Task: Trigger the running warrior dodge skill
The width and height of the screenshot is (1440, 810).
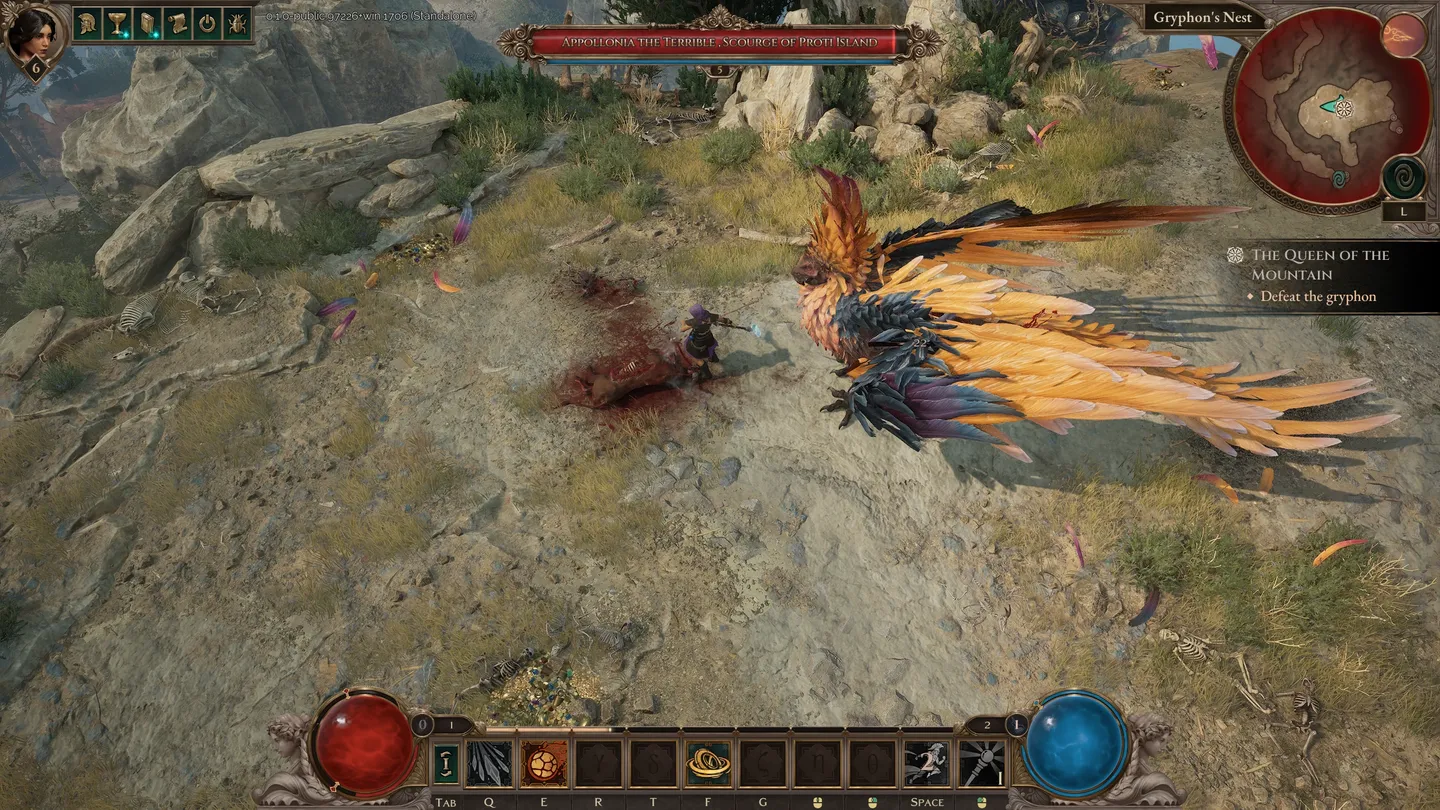Action: (927, 764)
